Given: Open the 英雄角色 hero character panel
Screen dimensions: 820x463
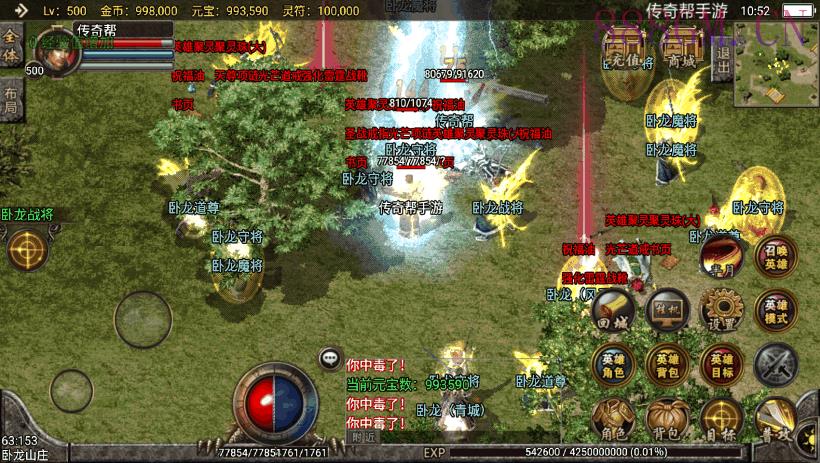Looking at the screenshot, I should click(613, 365).
